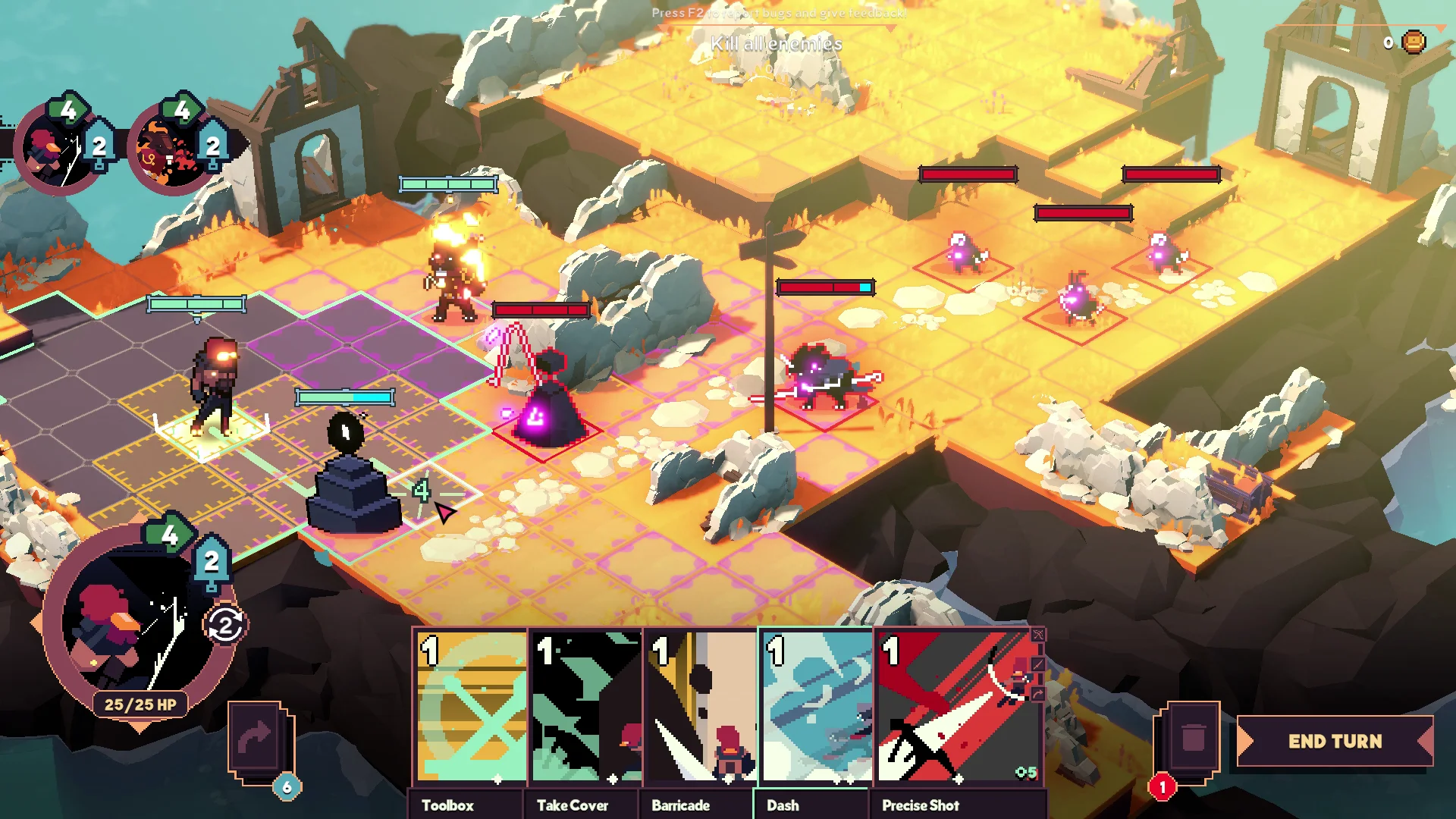Click the swap character cycle button

pyautogui.click(x=225, y=626)
